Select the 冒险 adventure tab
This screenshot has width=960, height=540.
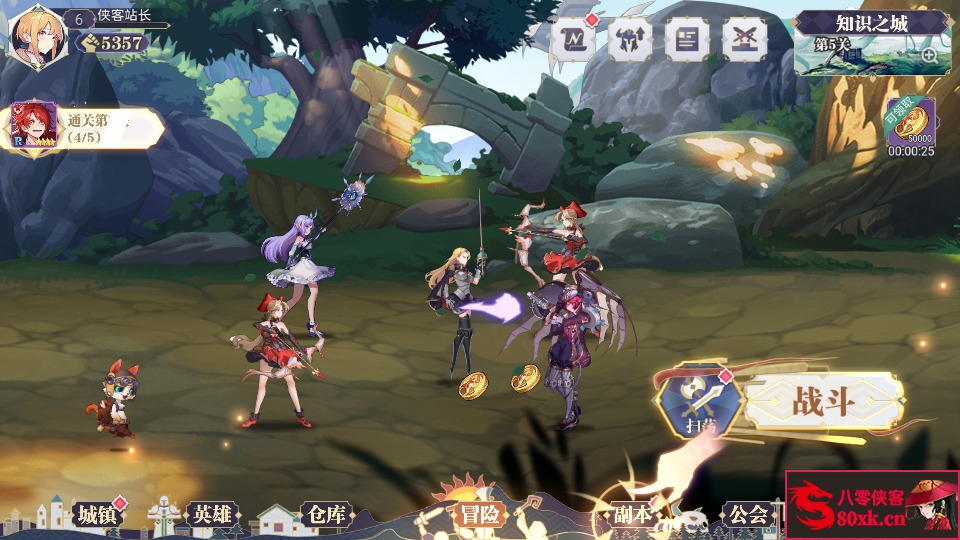480,514
